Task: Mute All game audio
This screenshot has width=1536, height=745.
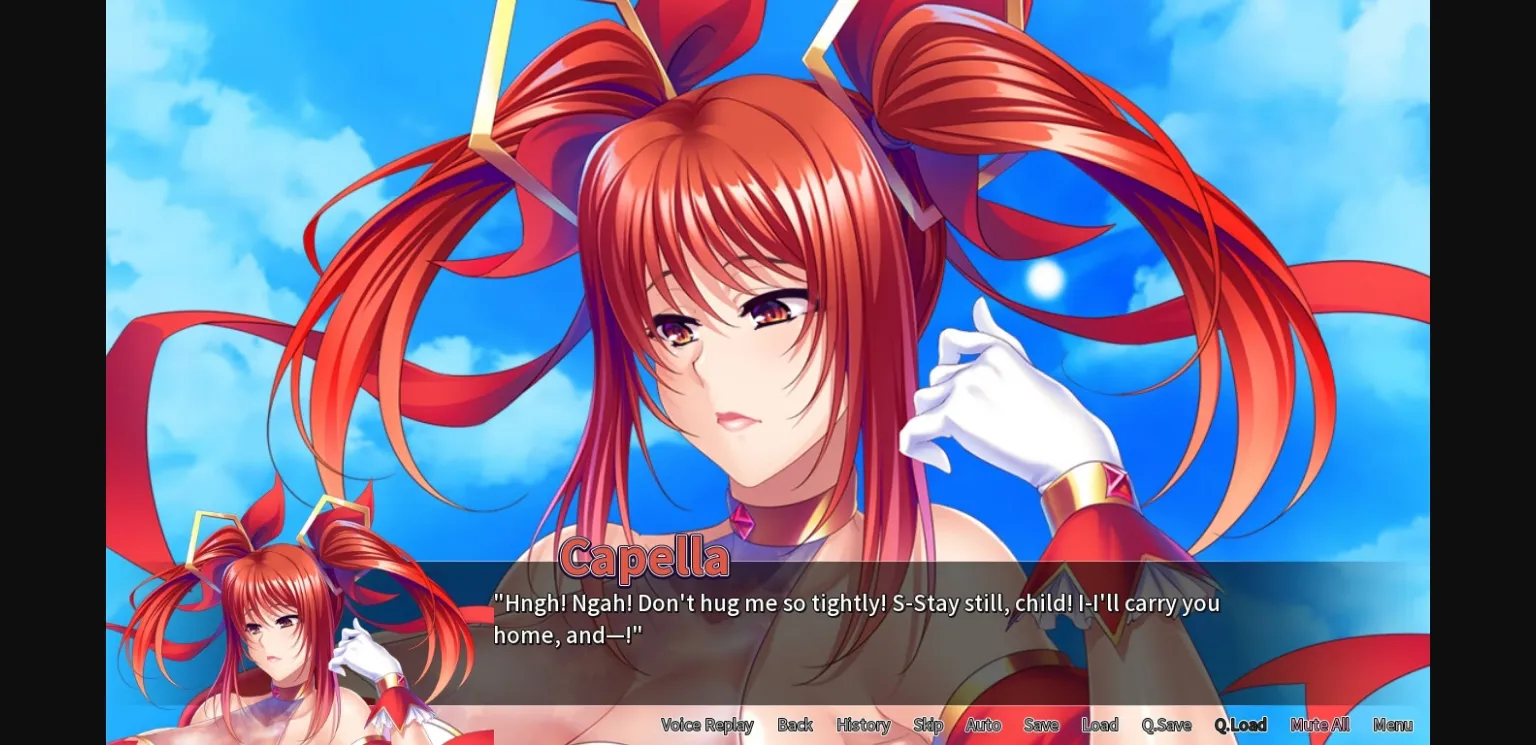Action: tap(1319, 724)
